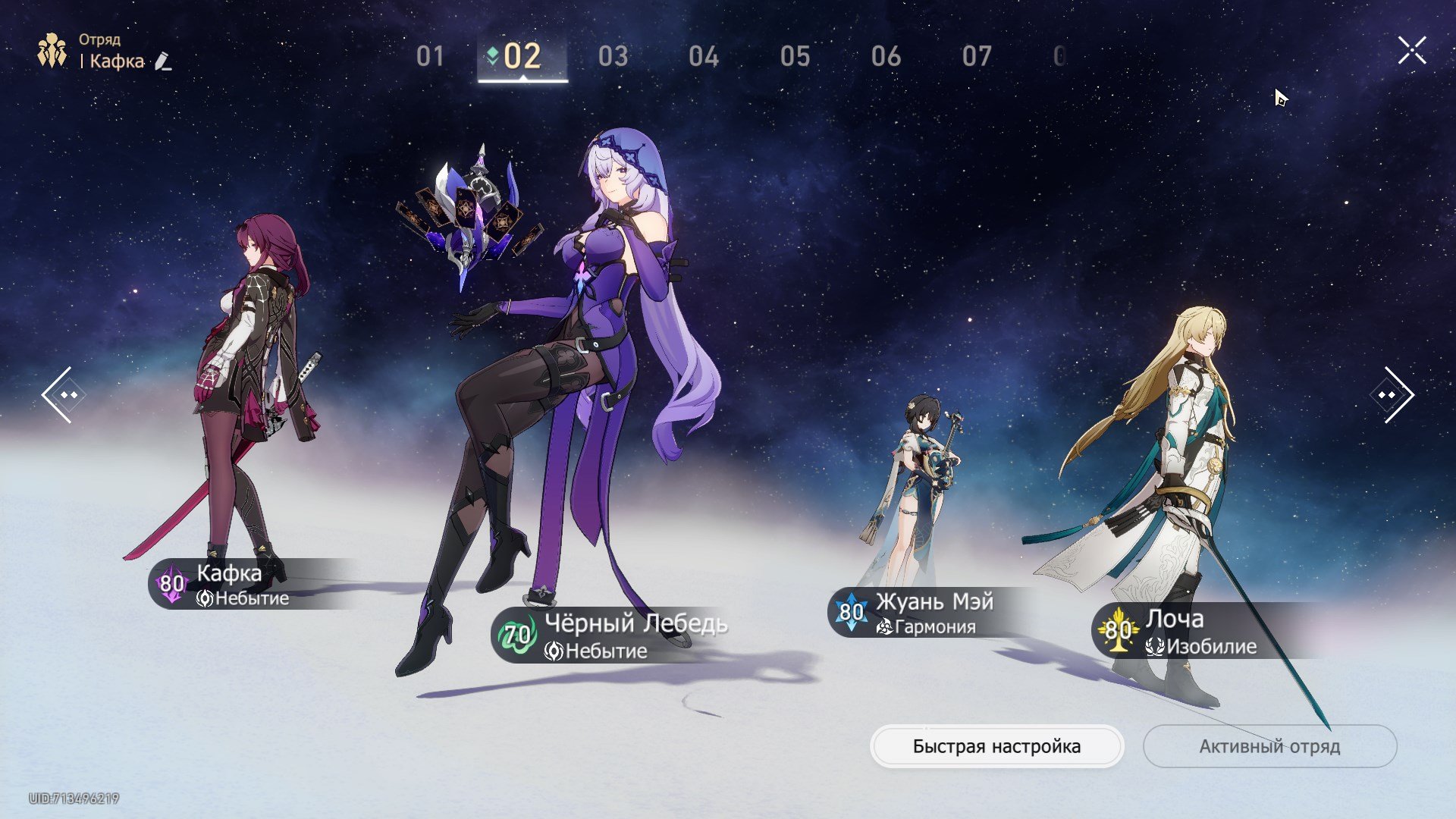This screenshot has width=1456, height=819.
Task: Close the team setup screen
Action: pos(1412,51)
